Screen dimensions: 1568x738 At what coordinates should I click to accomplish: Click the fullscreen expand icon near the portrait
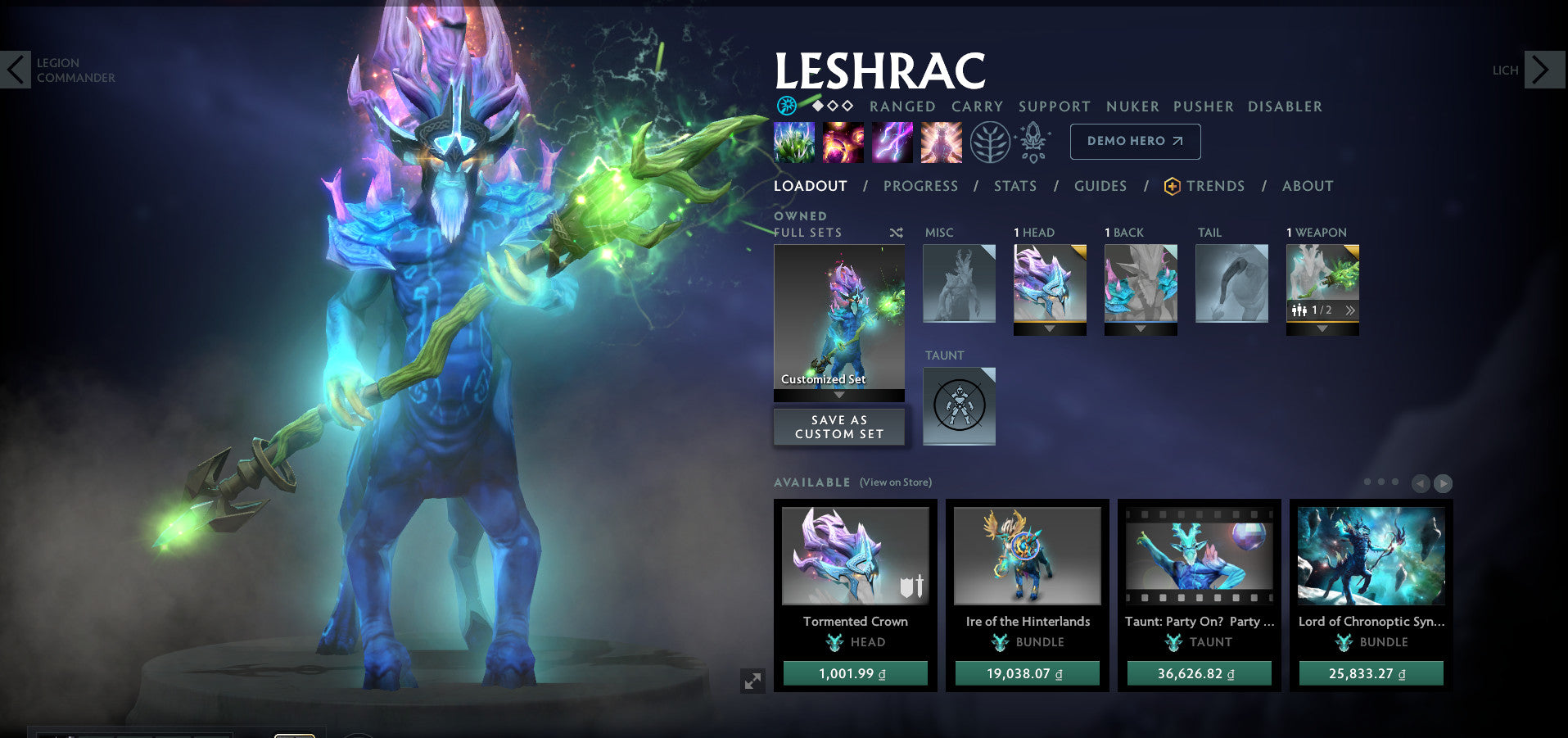point(754,680)
